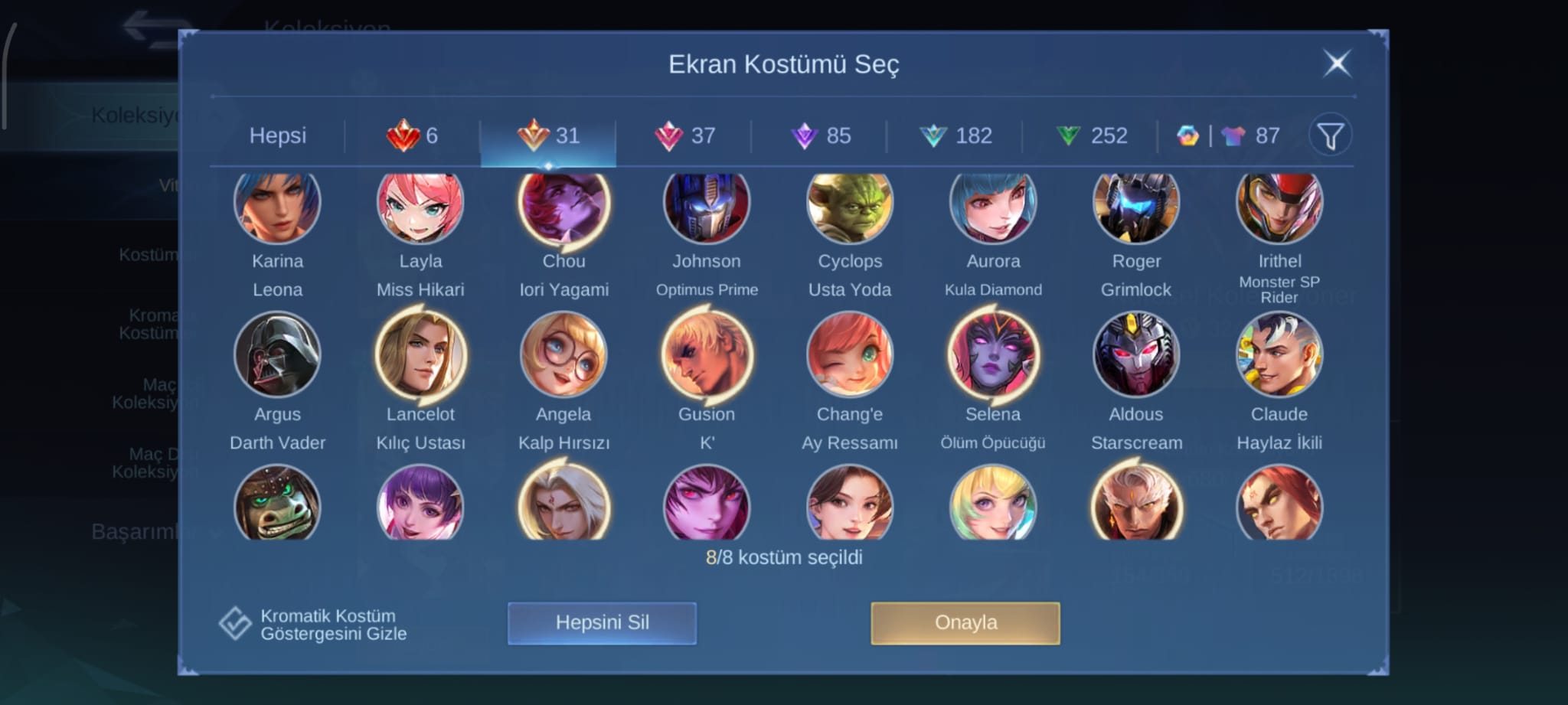Open the red gem tab showing 6
This screenshot has width=1568, height=705.
[x=412, y=135]
